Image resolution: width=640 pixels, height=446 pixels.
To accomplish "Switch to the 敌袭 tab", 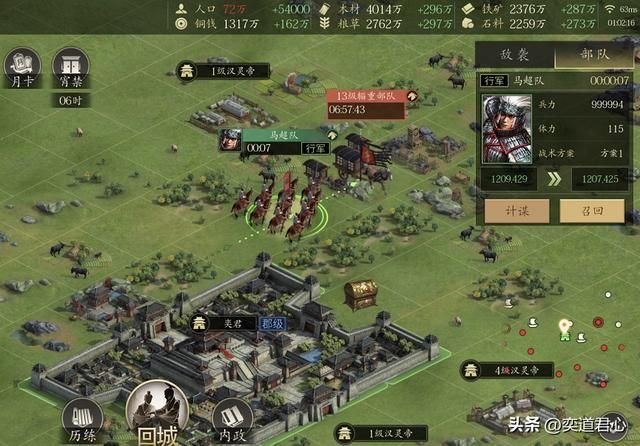I will (513, 57).
